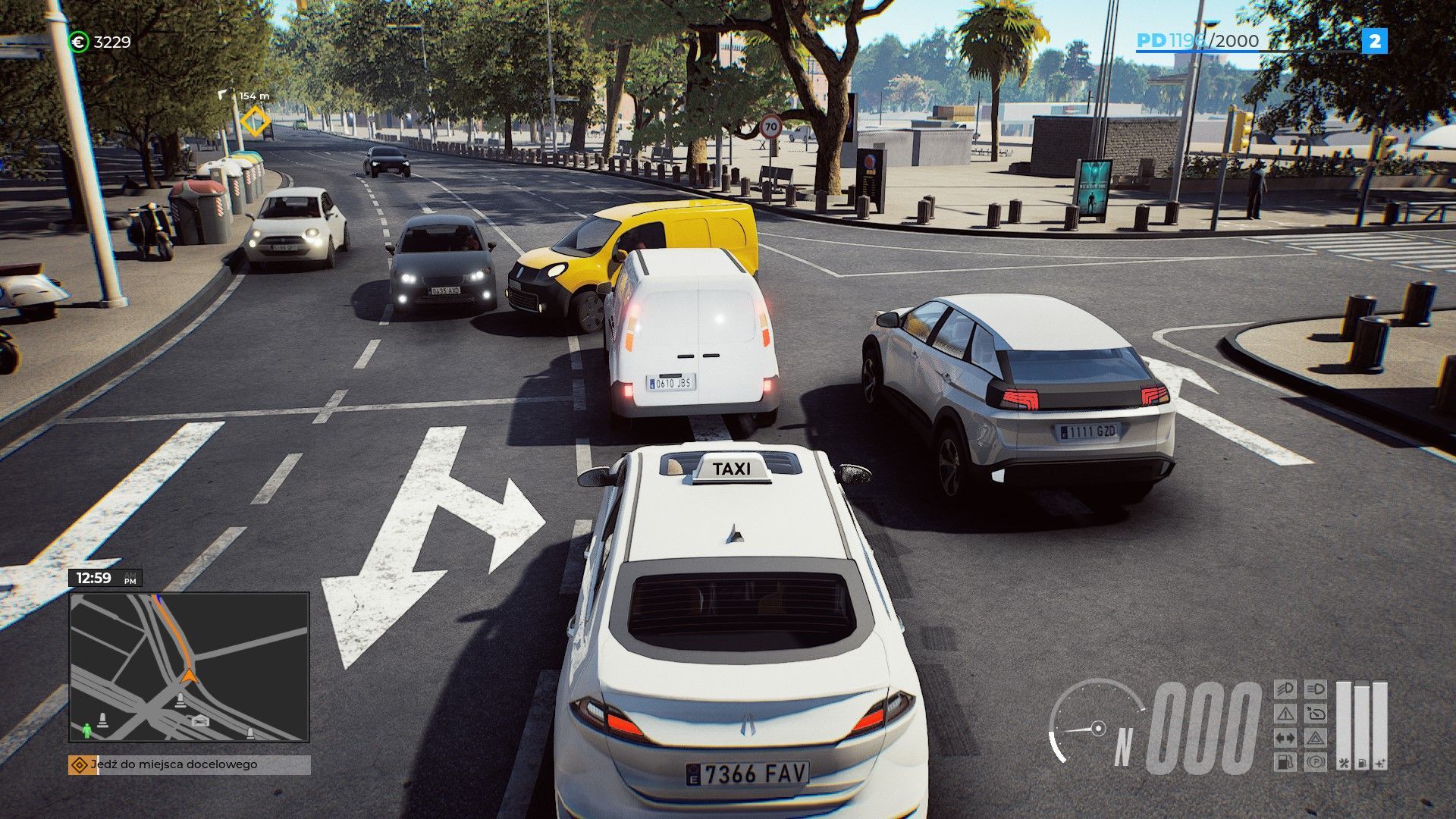Select the orange taxi arrow on minimap
This screenshot has width=1456, height=819.
[x=189, y=673]
